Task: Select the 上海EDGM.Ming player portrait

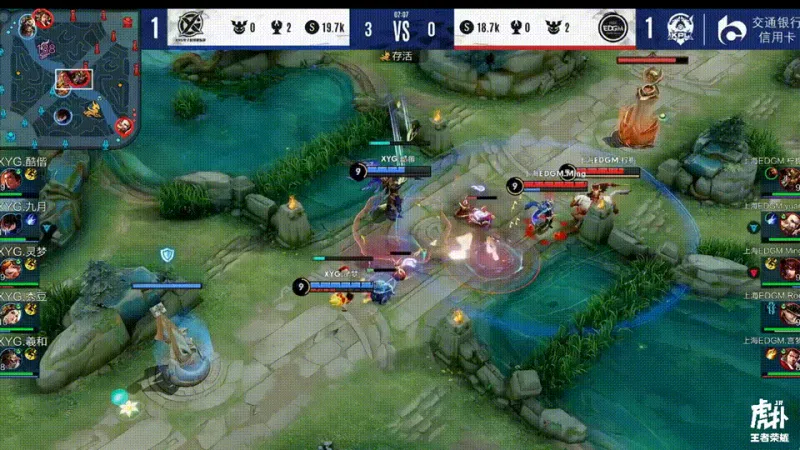Action: coord(788,269)
